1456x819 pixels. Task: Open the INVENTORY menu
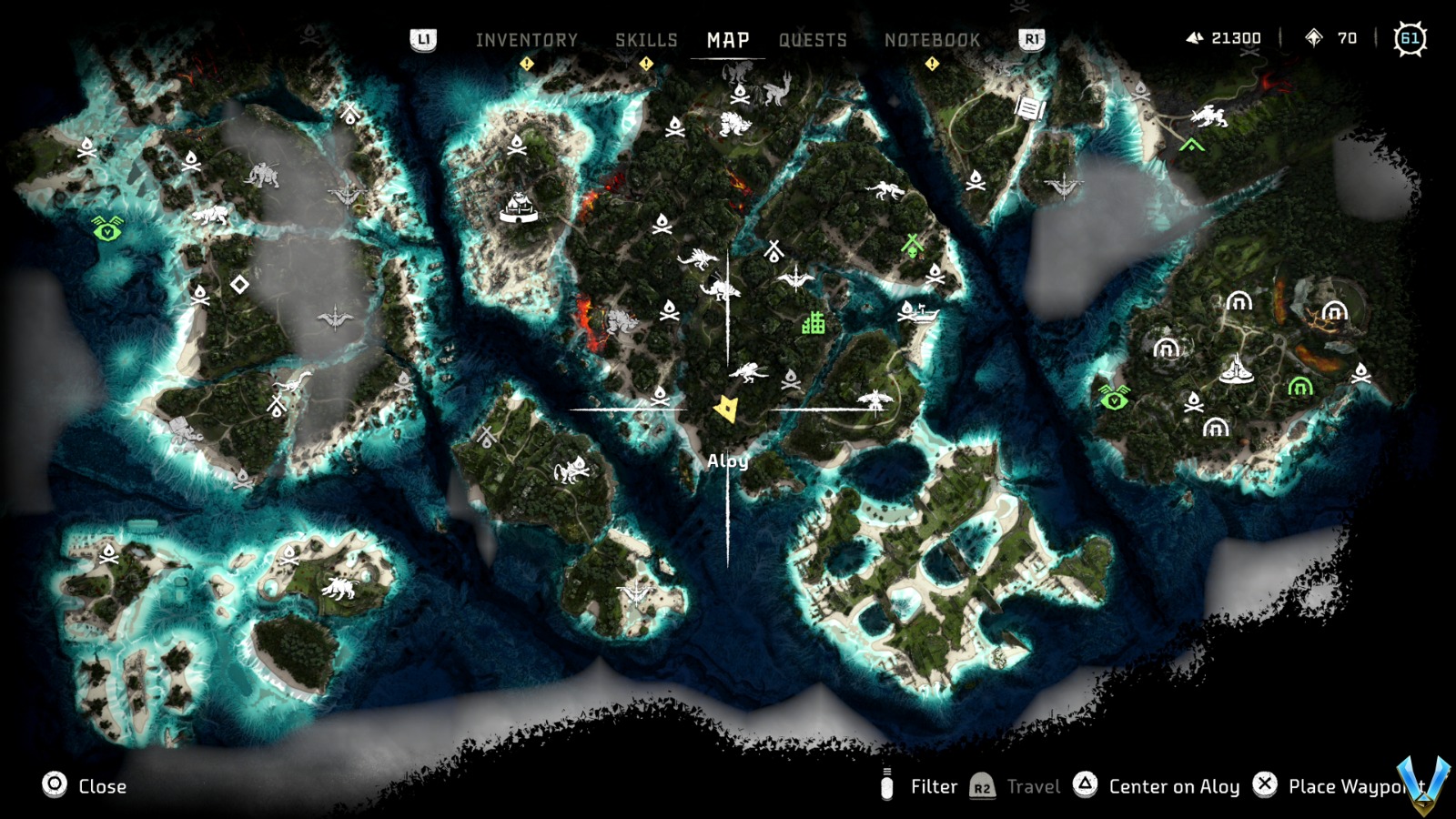pyautogui.click(x=526, y=40)
